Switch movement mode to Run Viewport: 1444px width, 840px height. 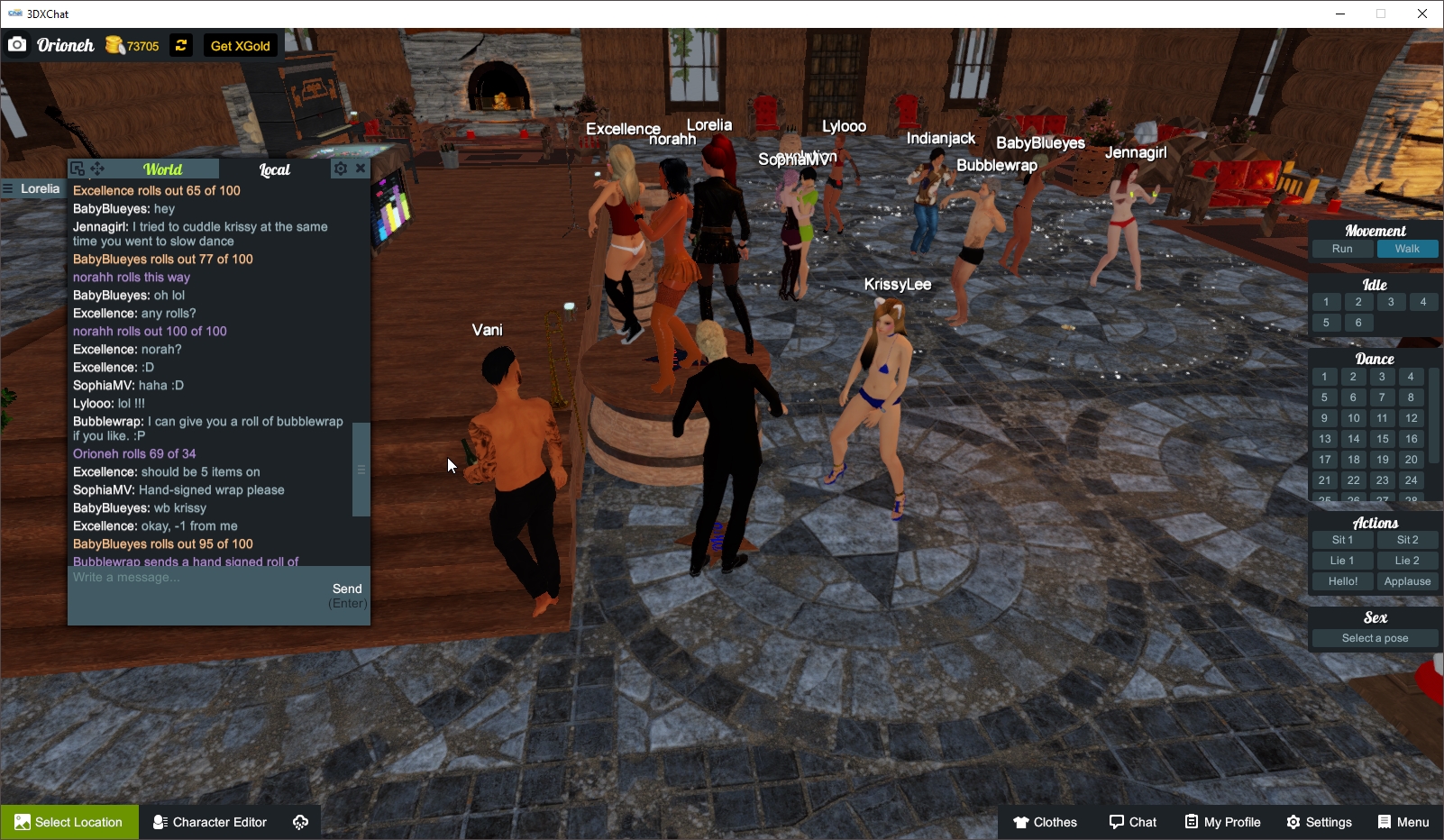point(1341,248)
